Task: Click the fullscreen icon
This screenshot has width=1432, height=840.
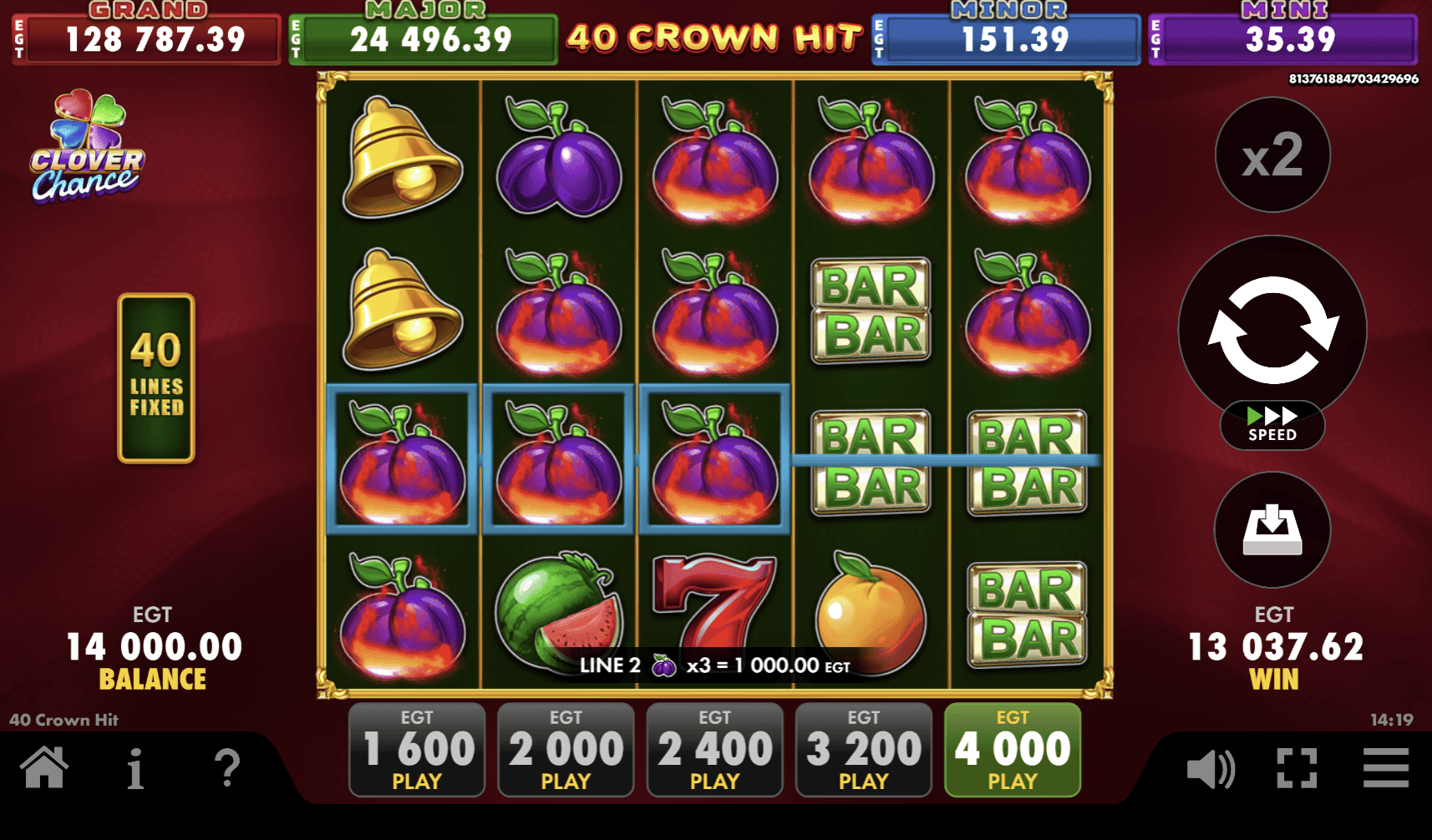Action: tap(1297, 770)
